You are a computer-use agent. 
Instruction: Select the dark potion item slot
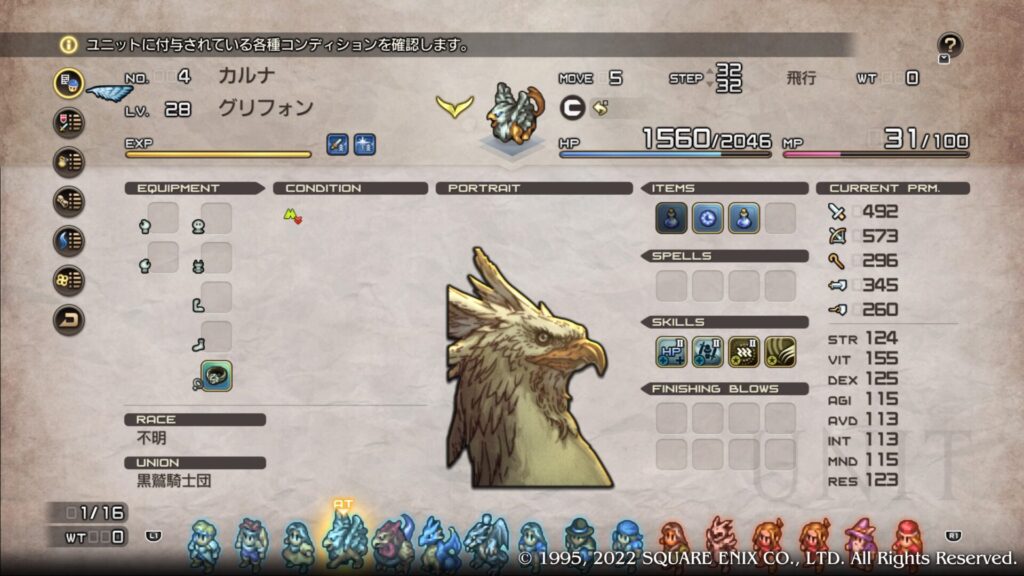[x=671, y=218]
